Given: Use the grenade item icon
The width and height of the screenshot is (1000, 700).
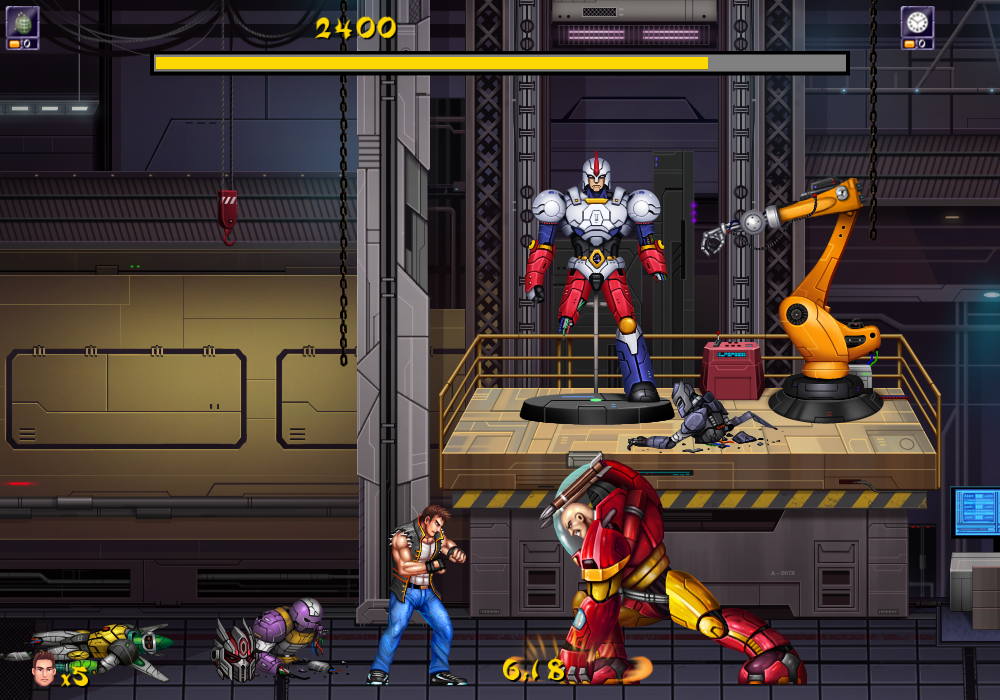Looking at the screenshot, I should point(22,22).
